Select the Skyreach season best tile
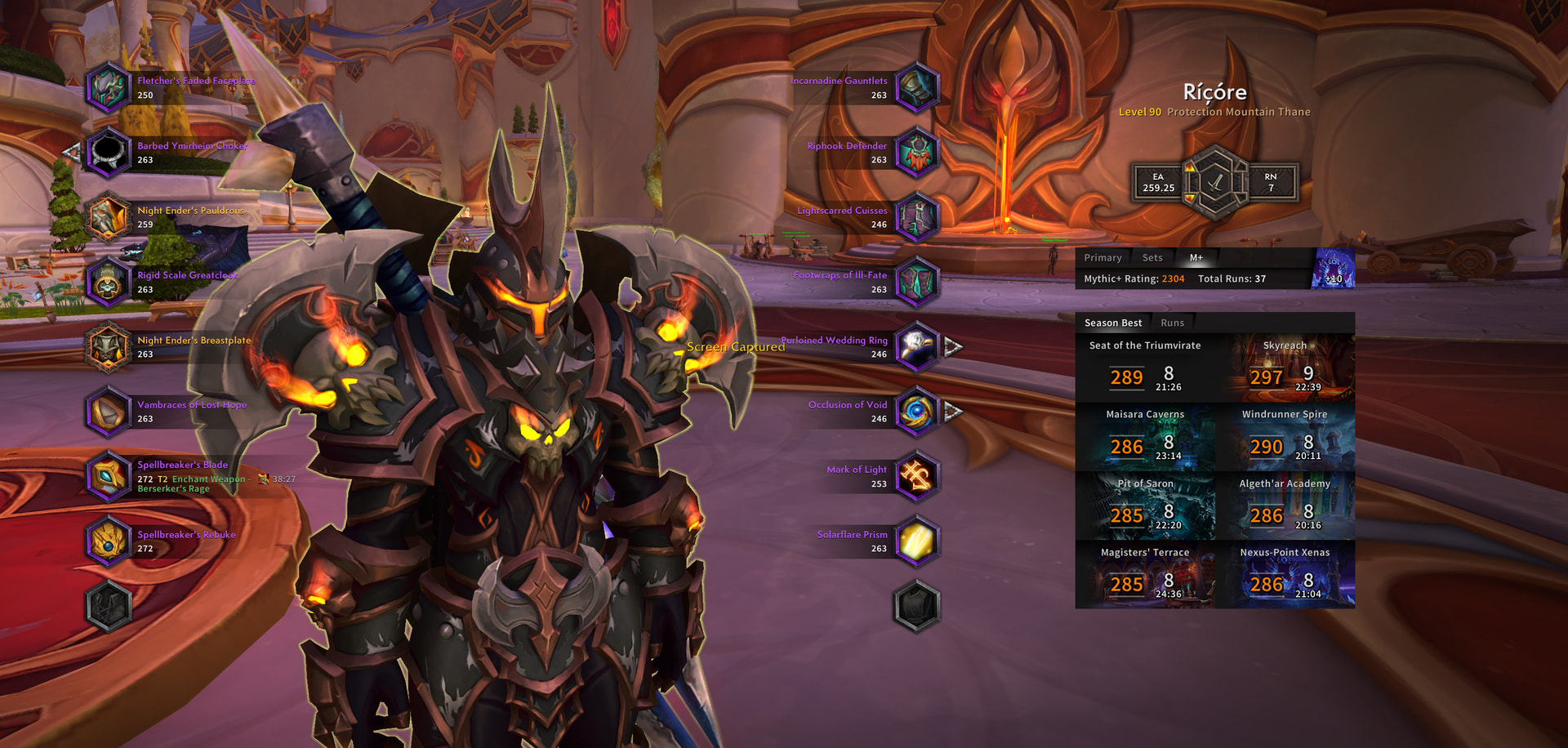1568x748 pixels. point(1285,367)
